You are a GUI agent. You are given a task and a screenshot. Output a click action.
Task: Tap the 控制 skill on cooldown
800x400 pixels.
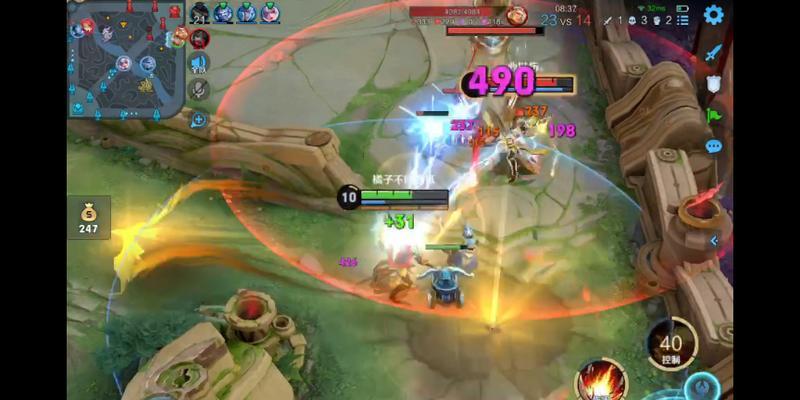click(x=671, y=345)
